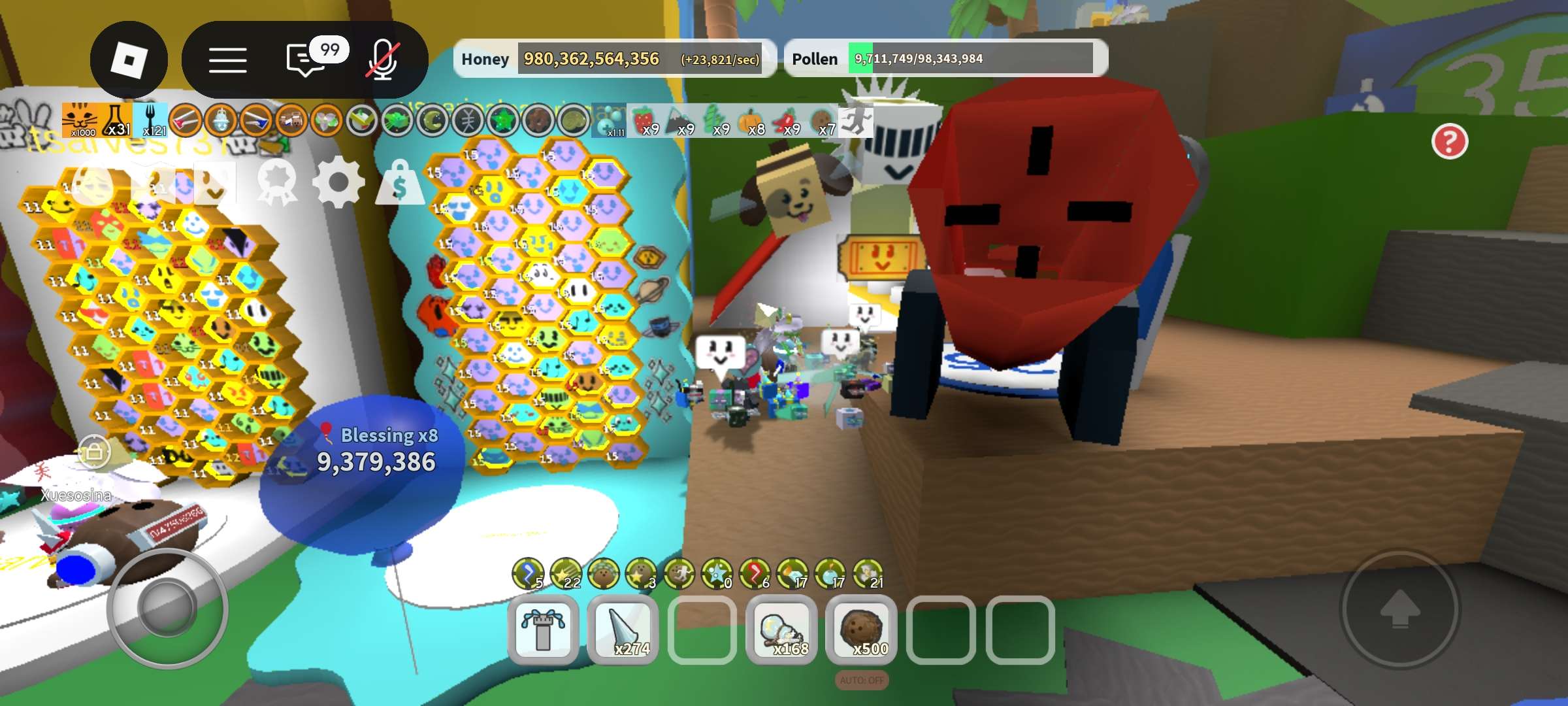
Task: Open chat showing 99 unread messages
Action: pyautogui.click(x=304, y=59)
